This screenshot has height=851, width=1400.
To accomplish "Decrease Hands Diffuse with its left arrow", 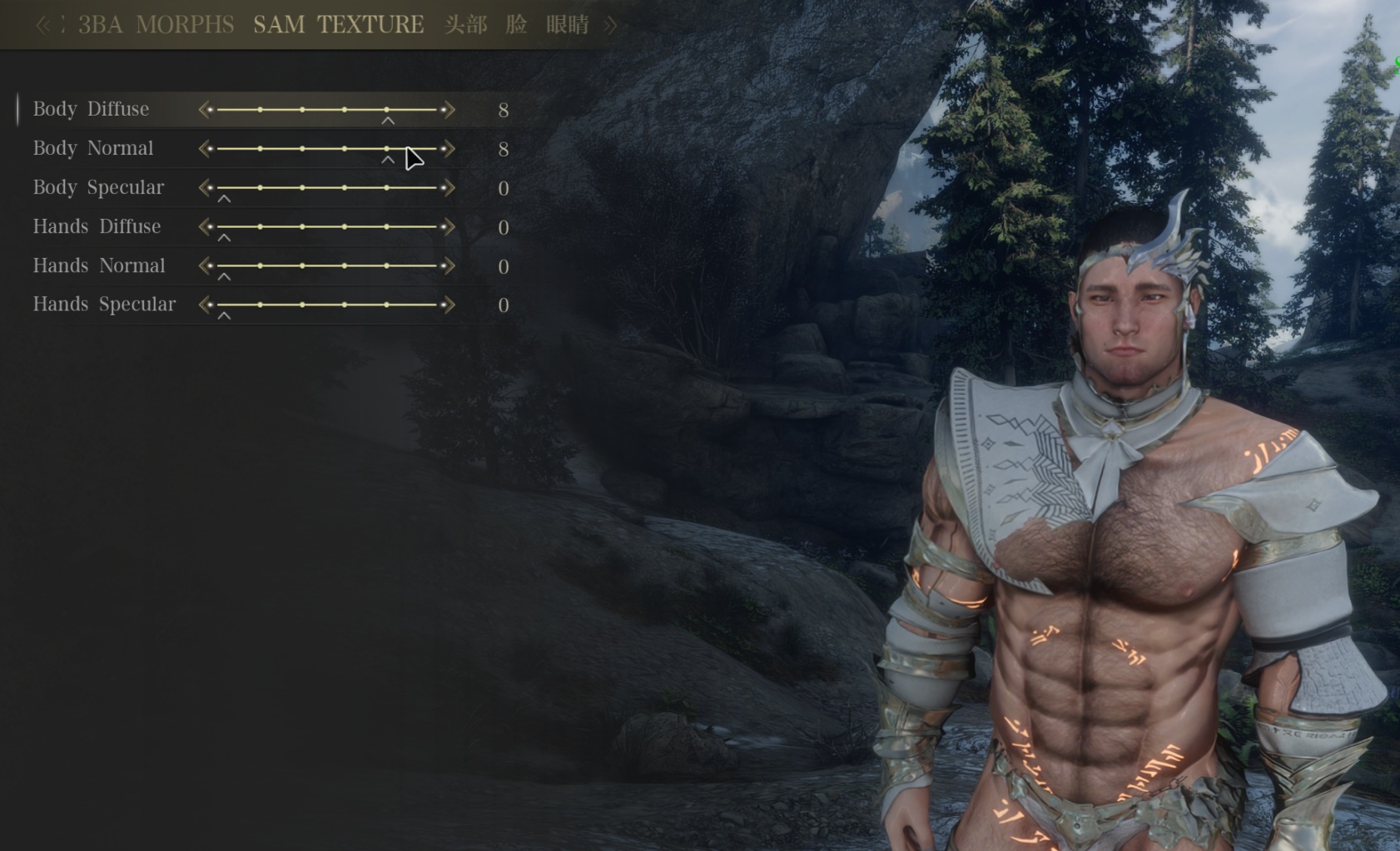I will [x=205, y=227].
